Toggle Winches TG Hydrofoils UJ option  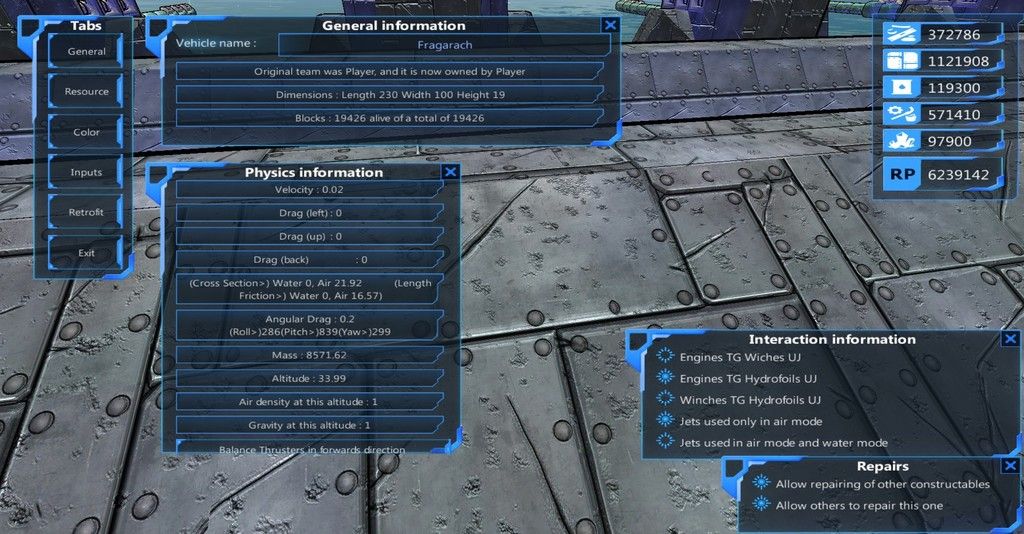click(665, 400)
